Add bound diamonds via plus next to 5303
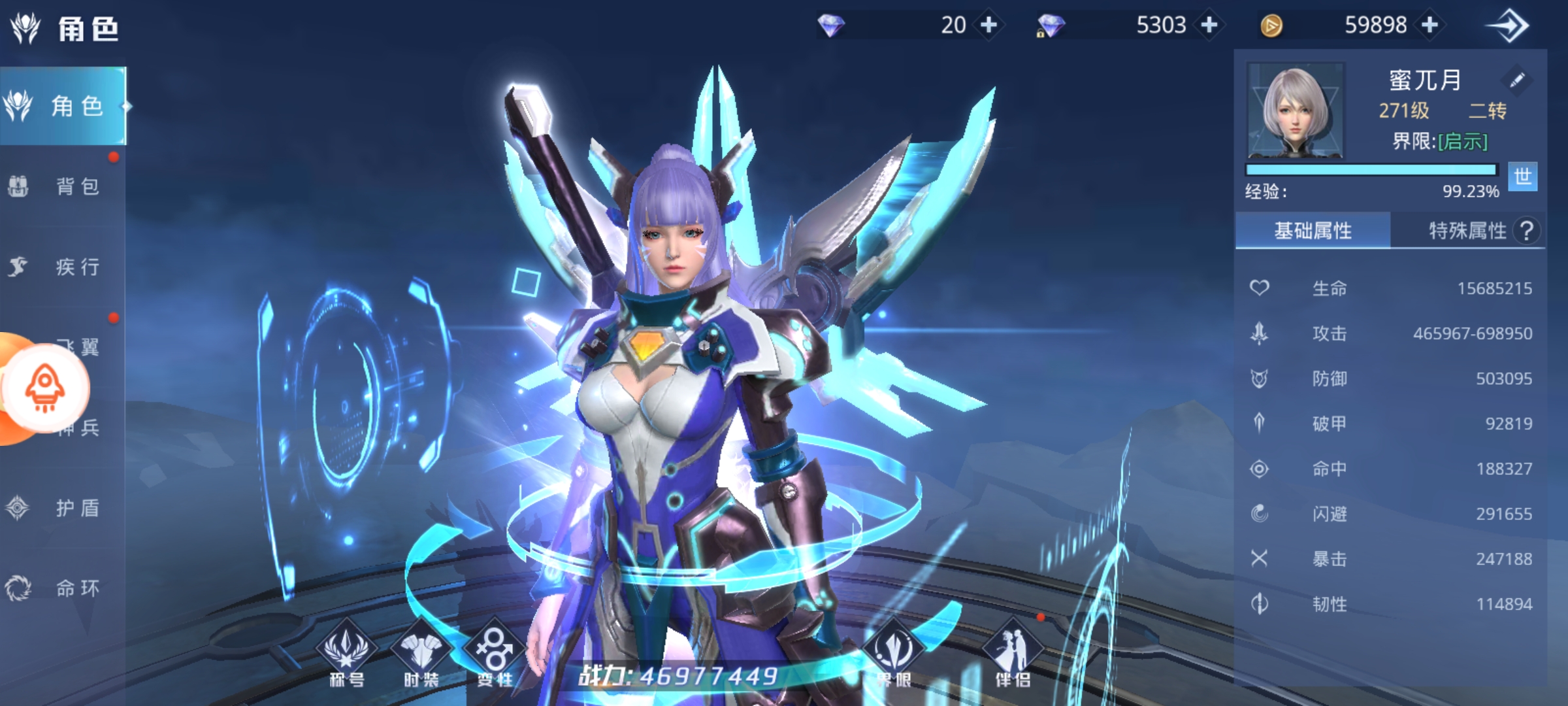The image size is (1568, 706). coord(1209,25)
